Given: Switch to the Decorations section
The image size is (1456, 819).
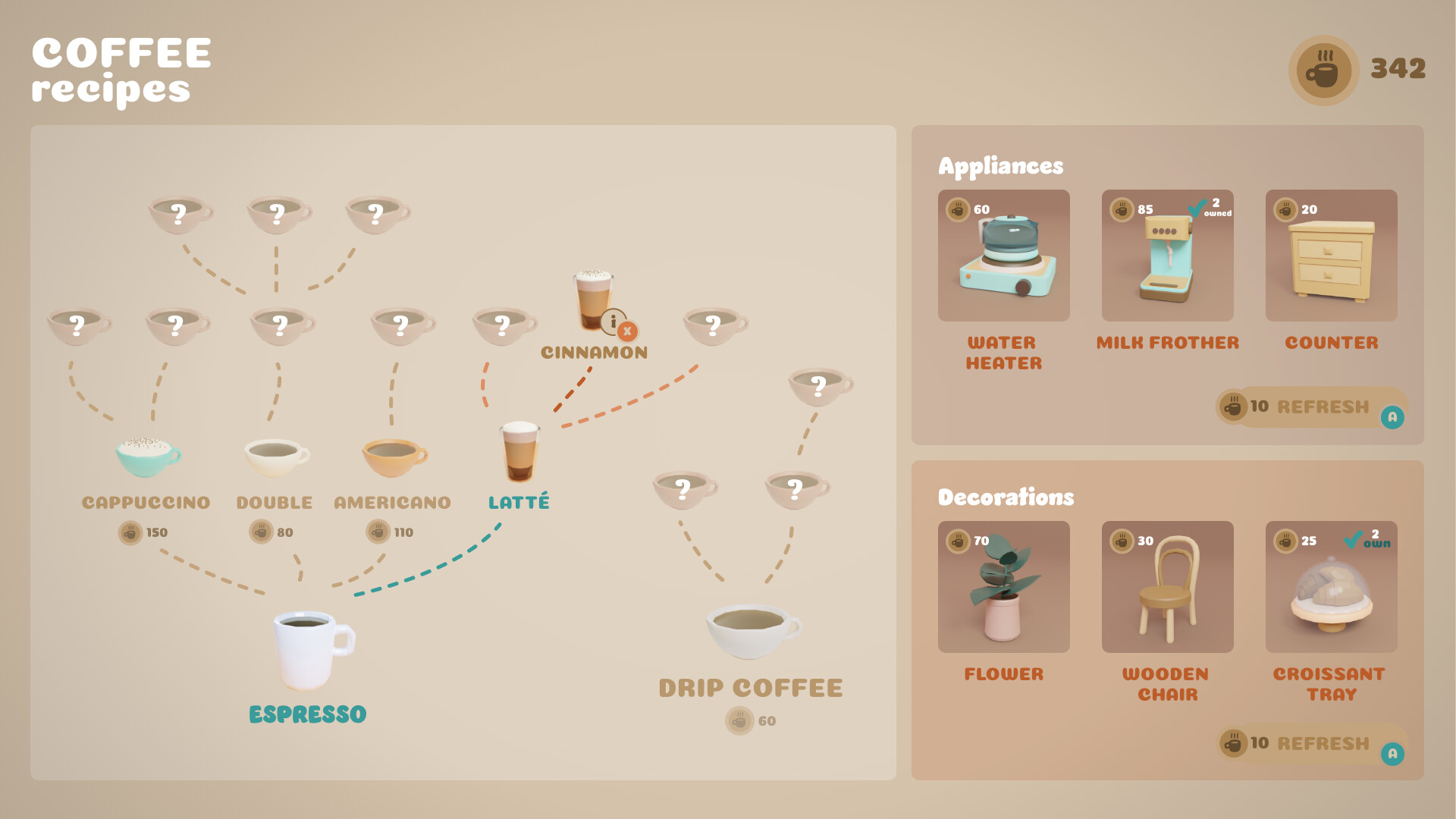Looking at the screenshot, I should pyautogui.click(x=1006, y=498).
